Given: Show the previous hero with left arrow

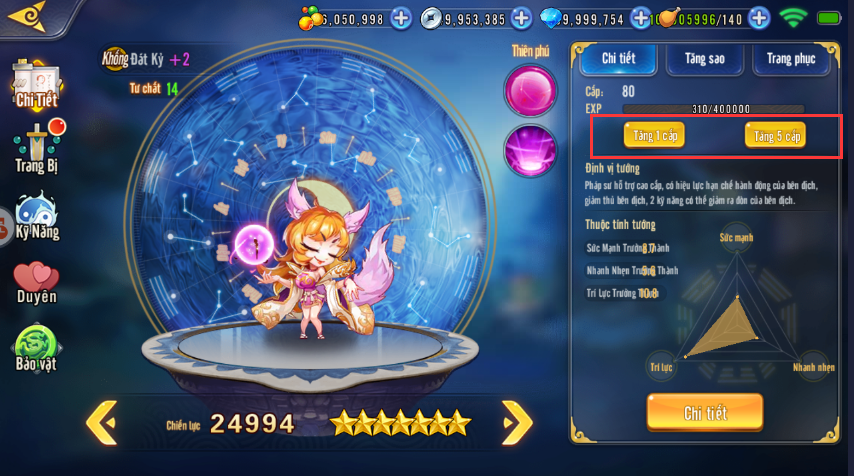Looking at the screenshot, I should pyautogui.click(x=101, y=422).
